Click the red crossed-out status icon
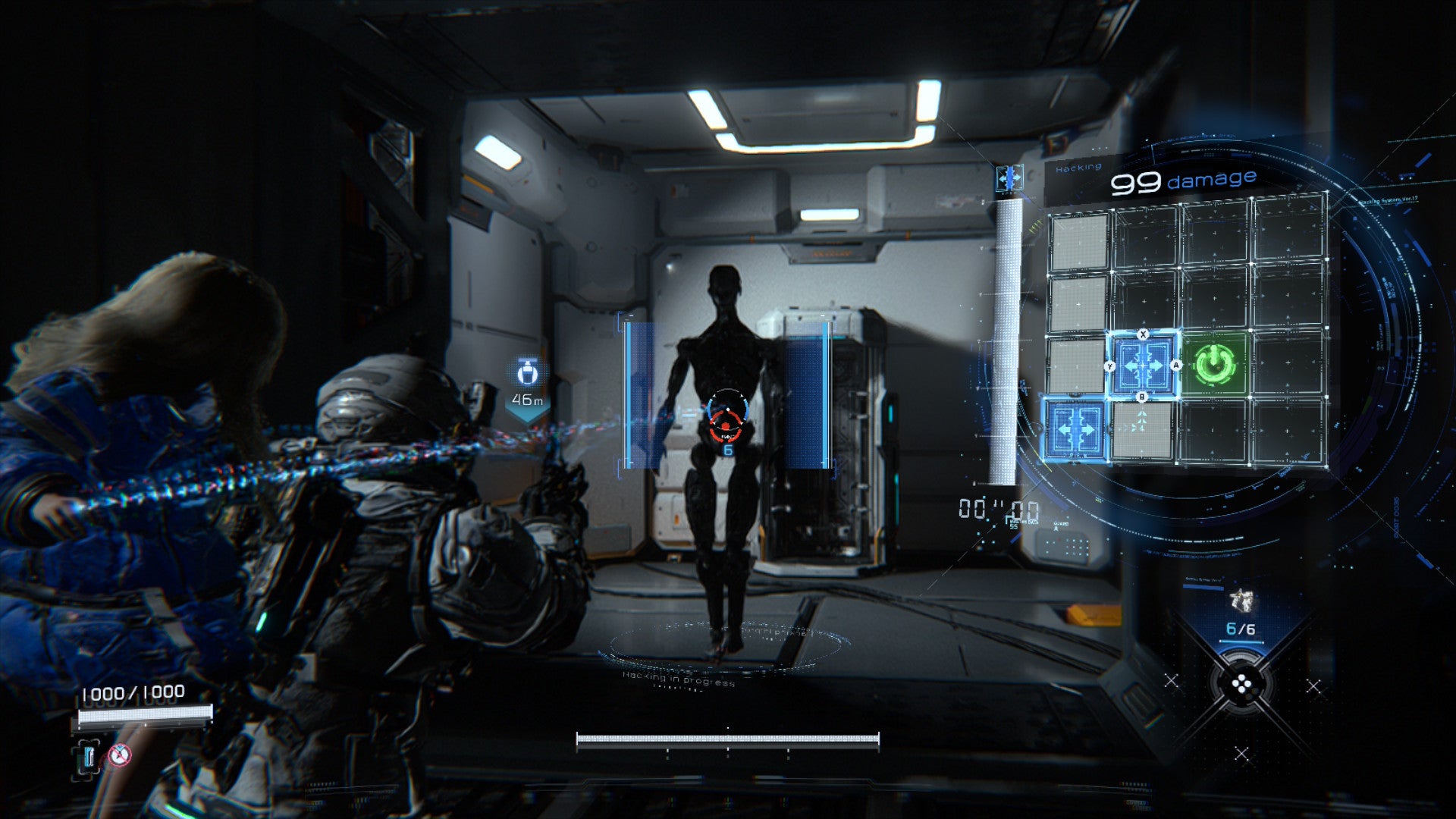 coord(119,755)
